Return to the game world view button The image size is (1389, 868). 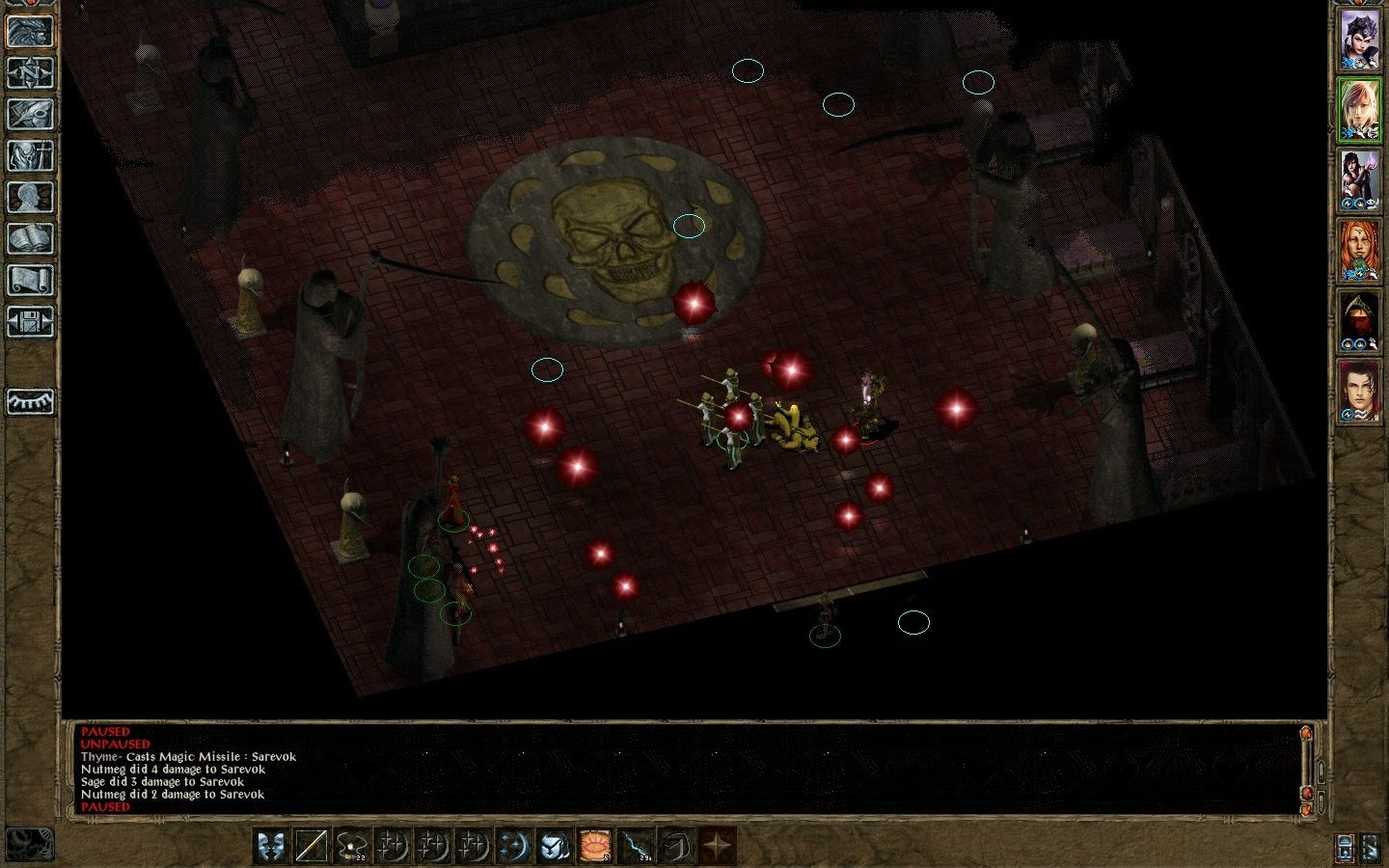(x=30, y=31)
